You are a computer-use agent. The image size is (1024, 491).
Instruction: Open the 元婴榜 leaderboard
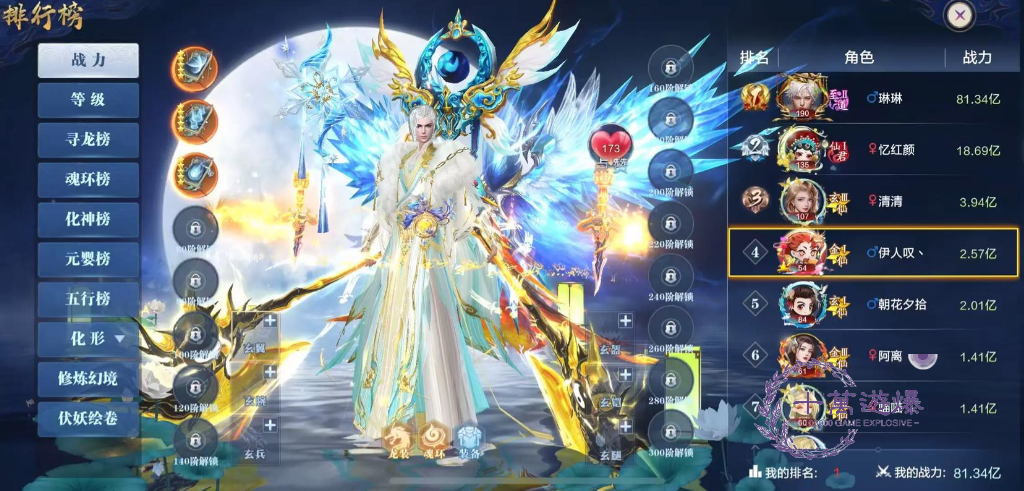click(88, 259)
